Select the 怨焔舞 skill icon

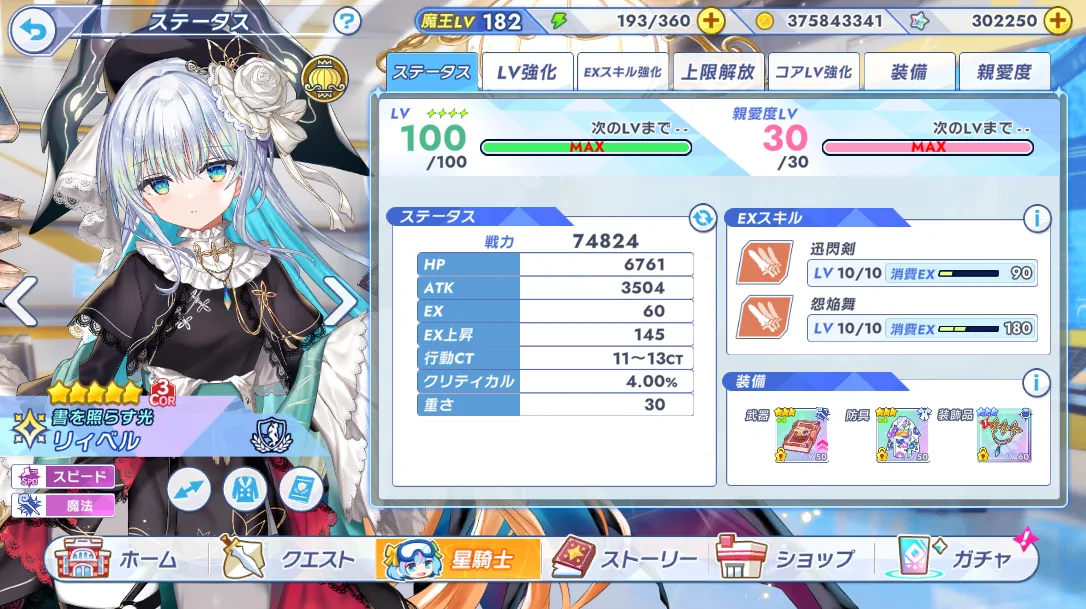click(x=765, y=317)
